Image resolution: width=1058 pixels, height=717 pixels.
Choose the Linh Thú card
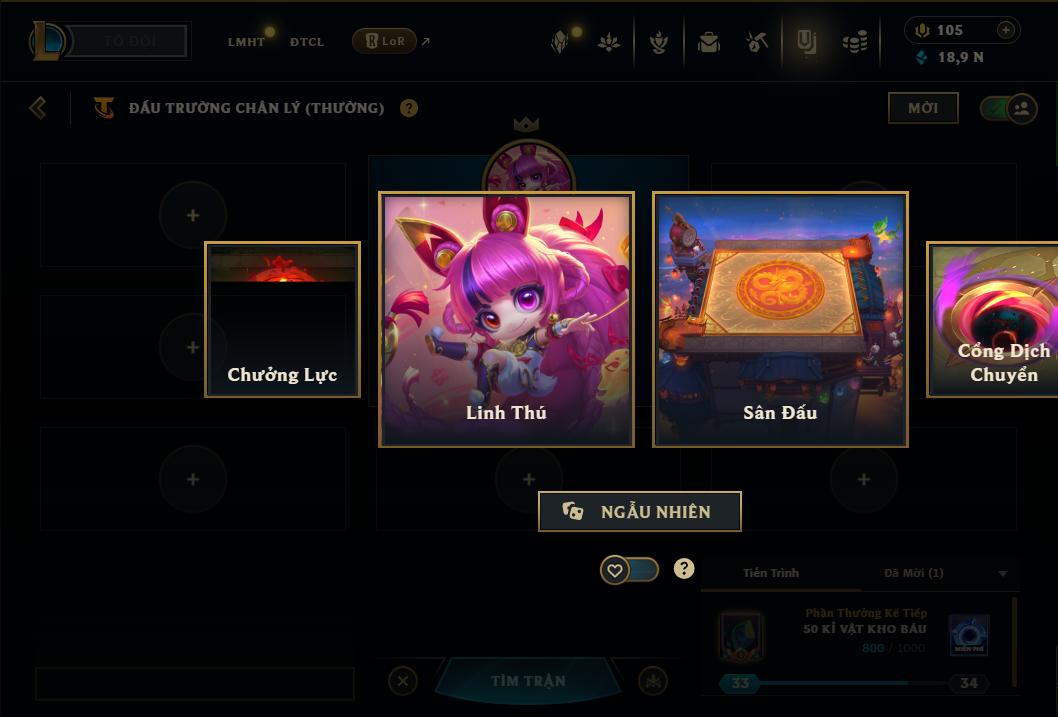coord(506,319)
